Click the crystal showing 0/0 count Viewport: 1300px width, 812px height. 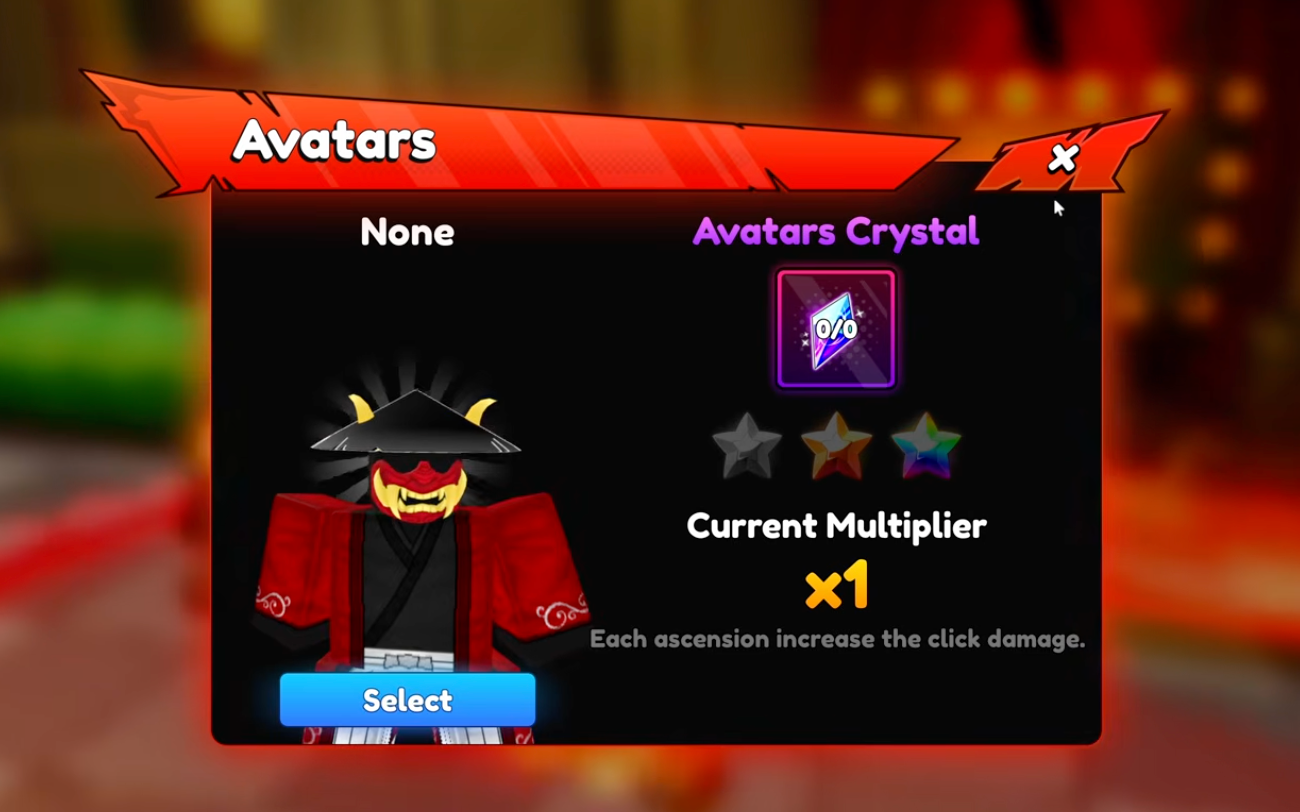(835, 330)
